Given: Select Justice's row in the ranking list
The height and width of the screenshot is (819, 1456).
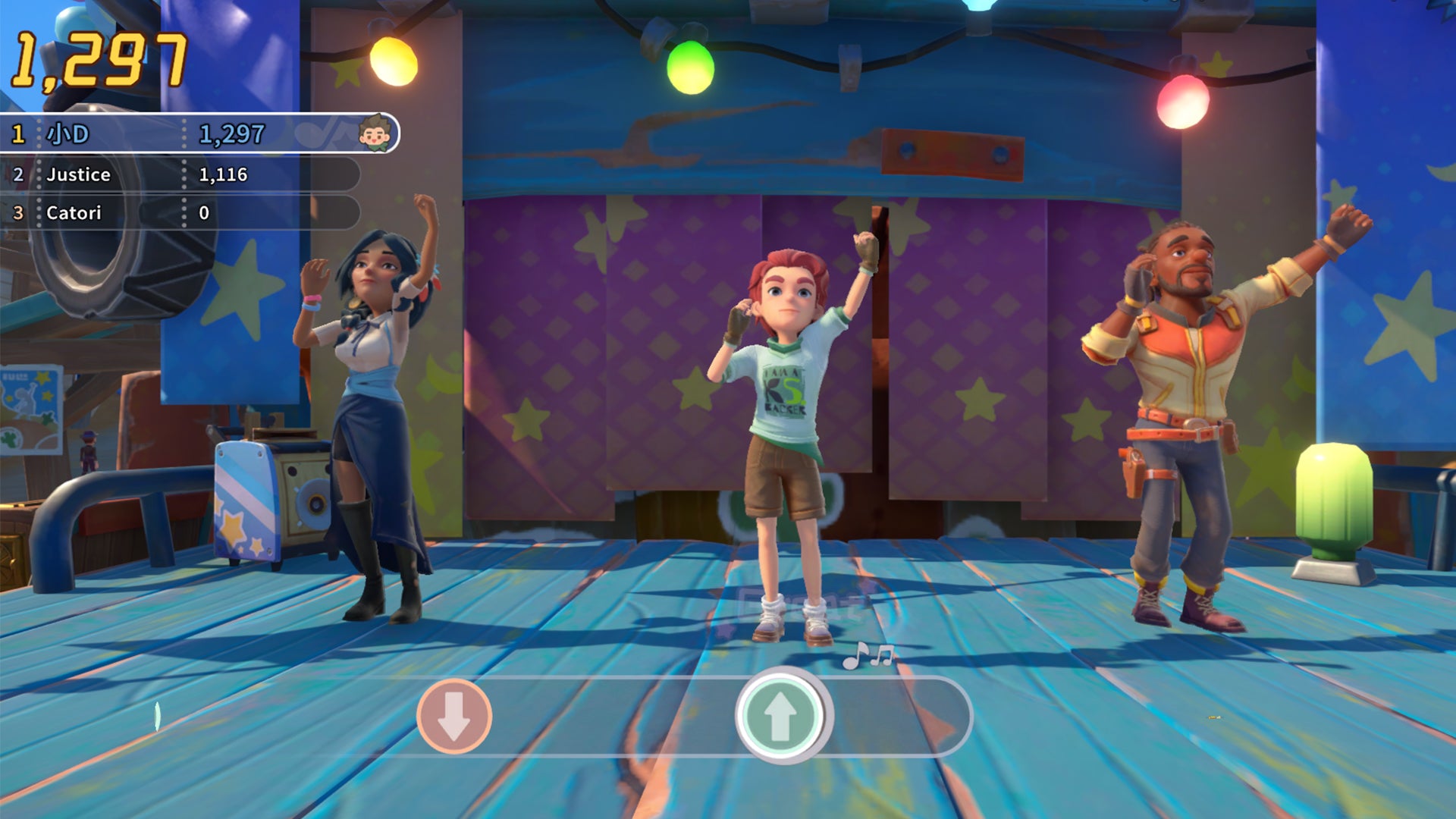Looking at the screenshot, I should pyautogui.click(x=178, y=174).
